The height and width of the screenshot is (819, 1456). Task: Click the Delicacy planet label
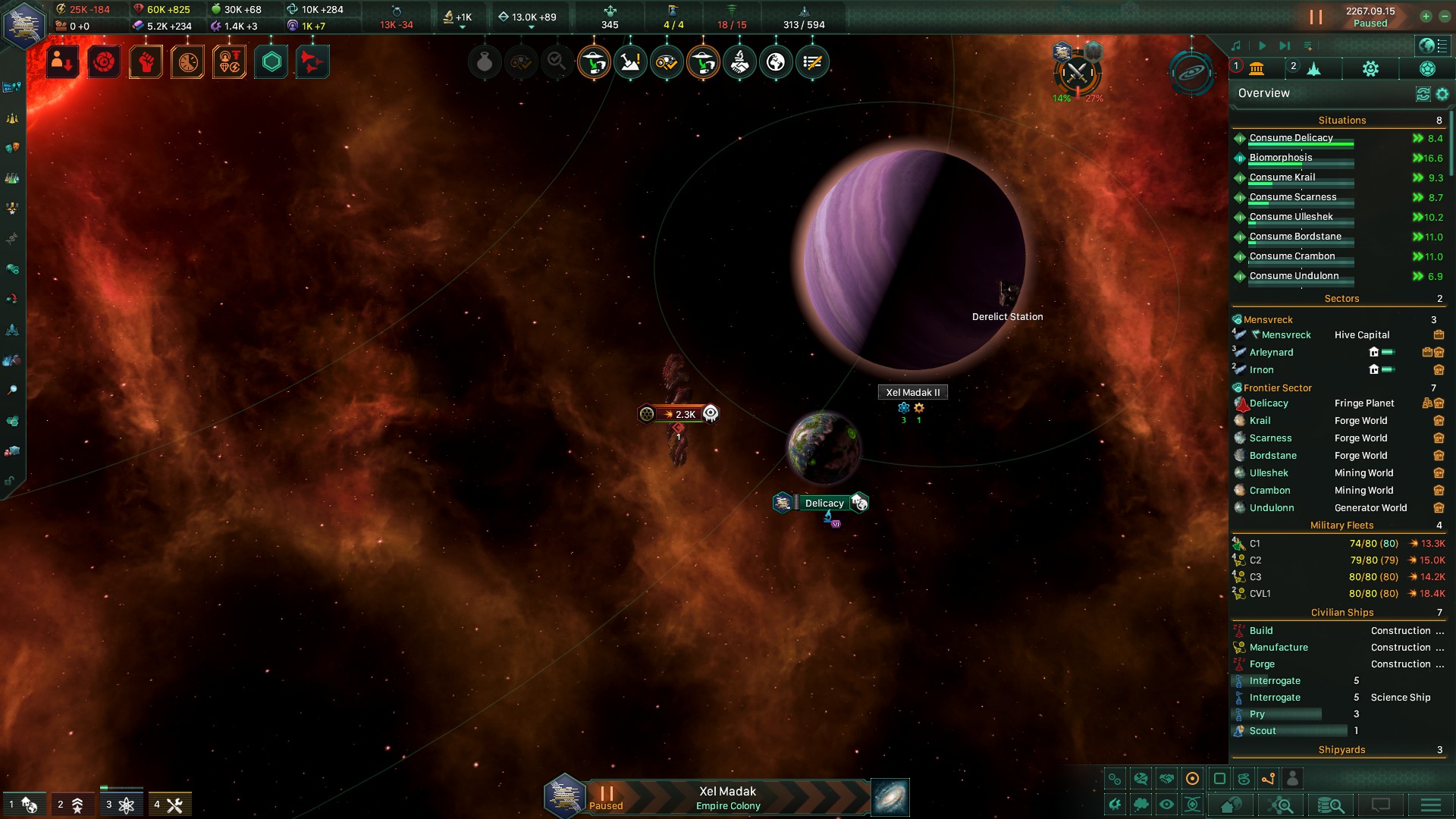[x=824, y=503]
